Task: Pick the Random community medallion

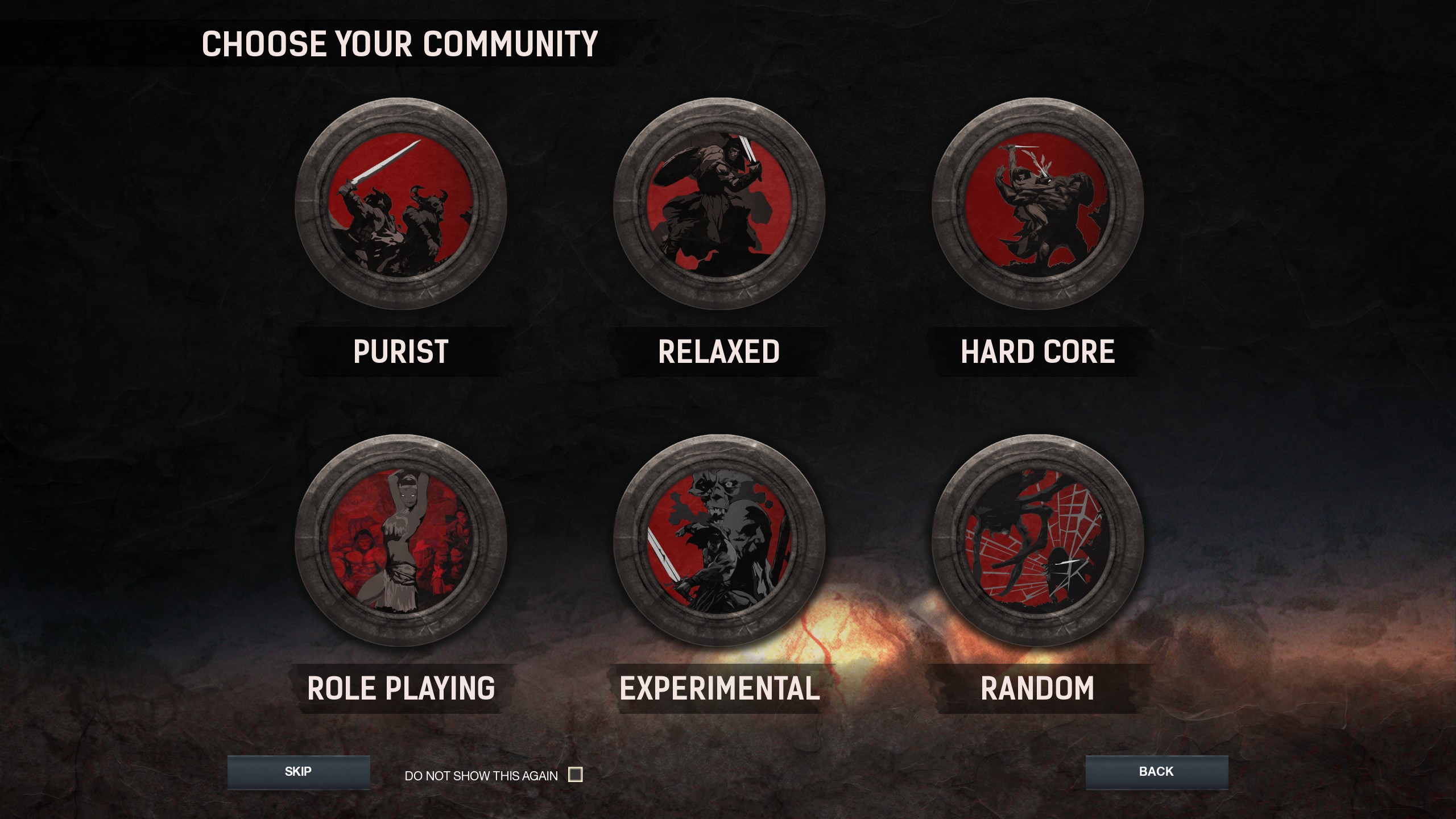Action: click(1037, 540)
